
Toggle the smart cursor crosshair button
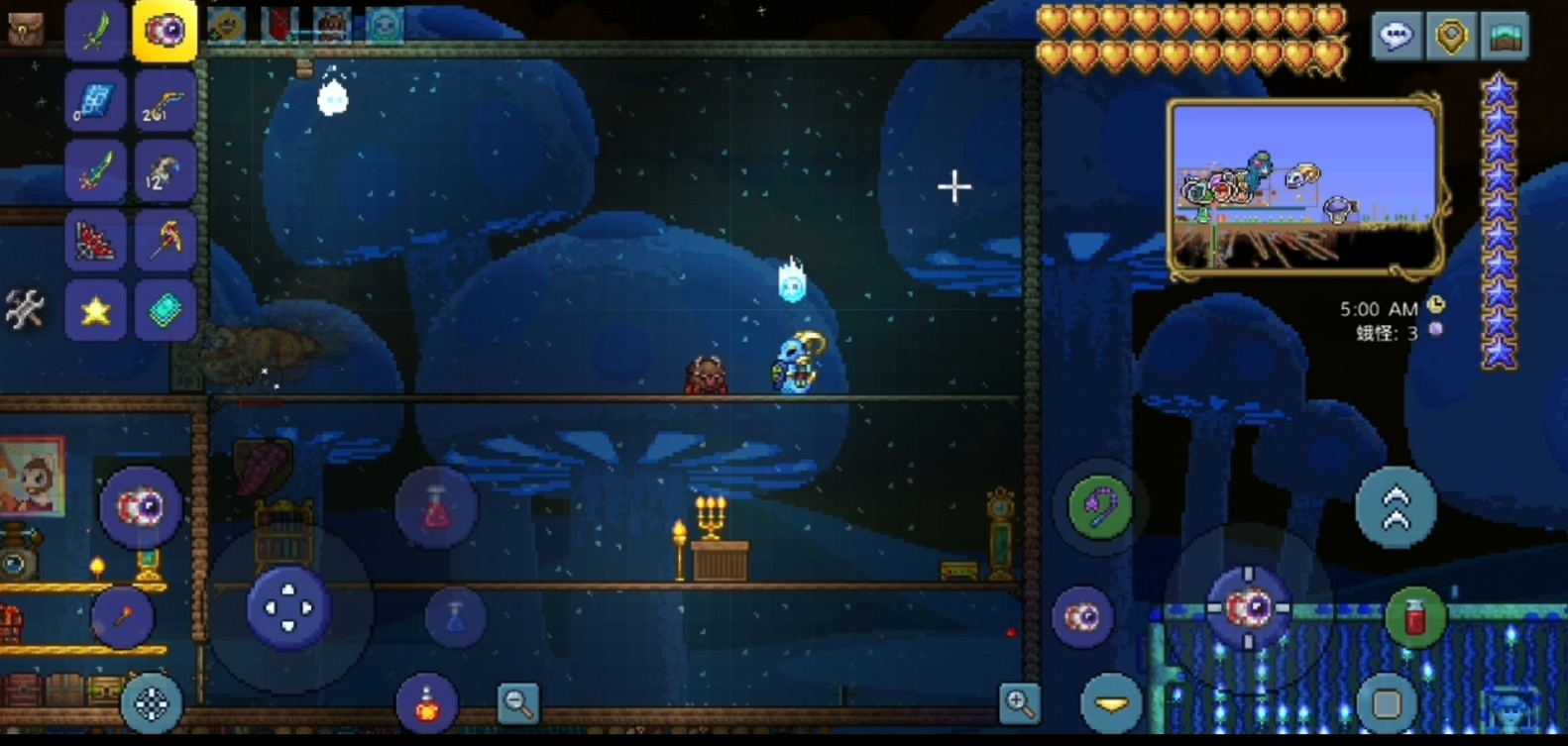(x=152, y=703)
